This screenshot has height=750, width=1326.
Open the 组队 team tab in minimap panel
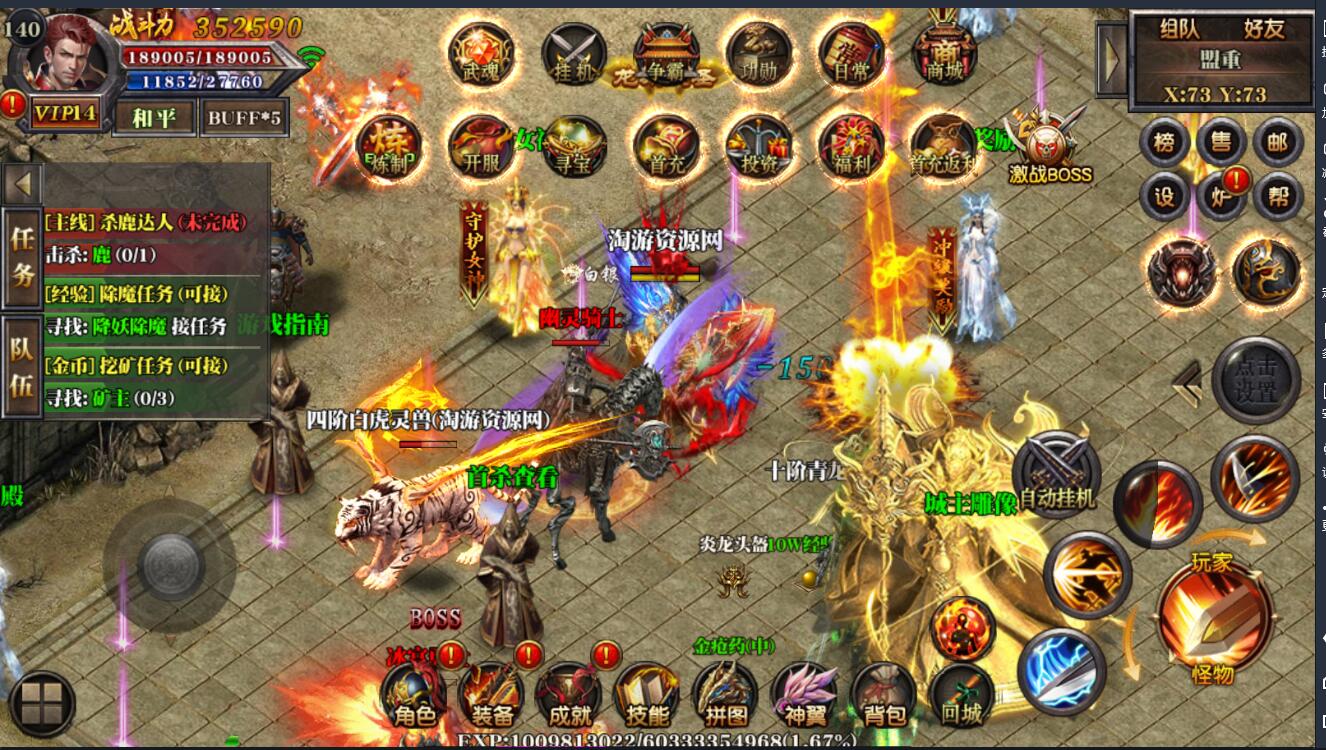point(1181,29)
